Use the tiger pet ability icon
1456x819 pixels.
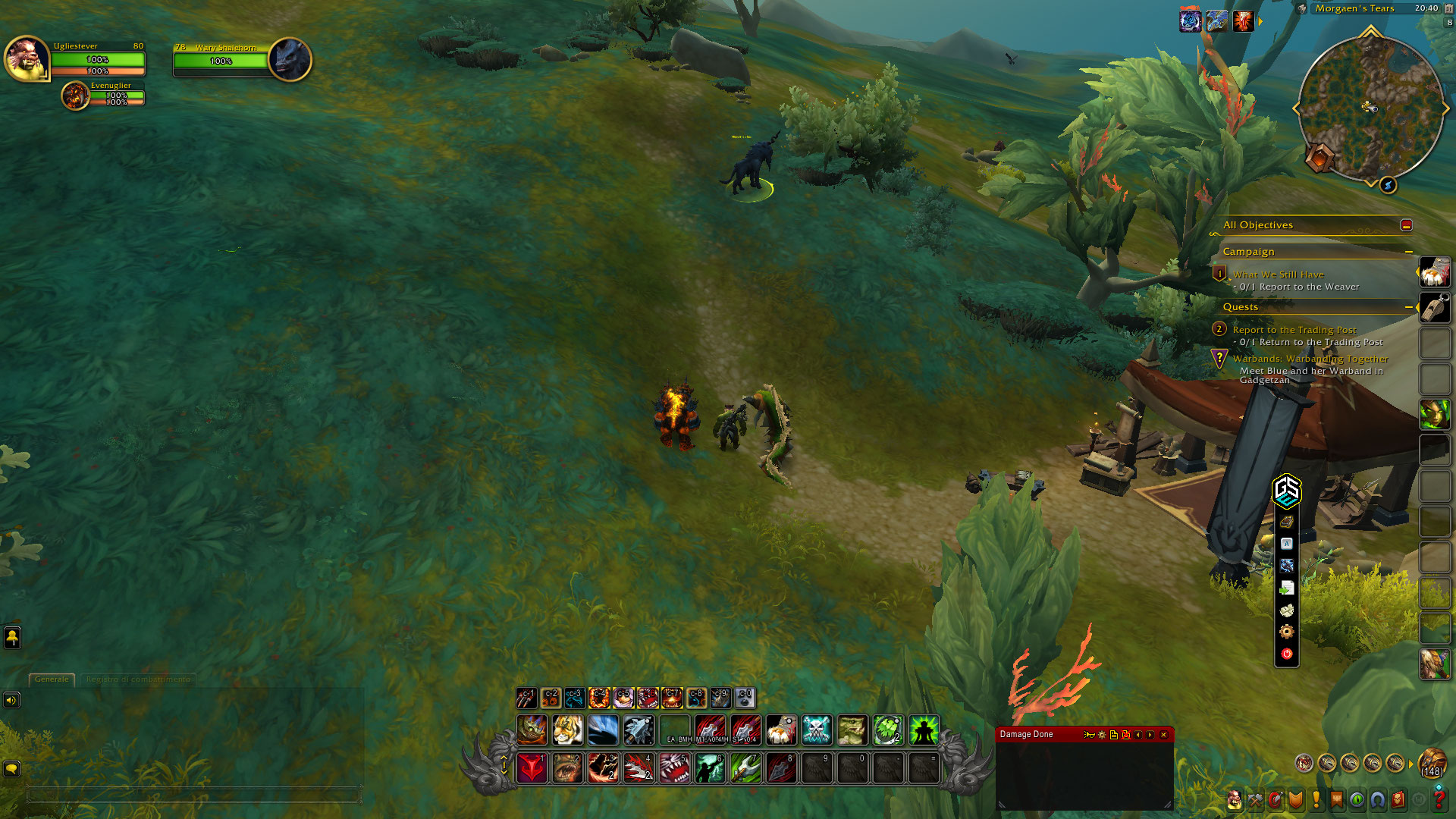(x=567, y=730)
